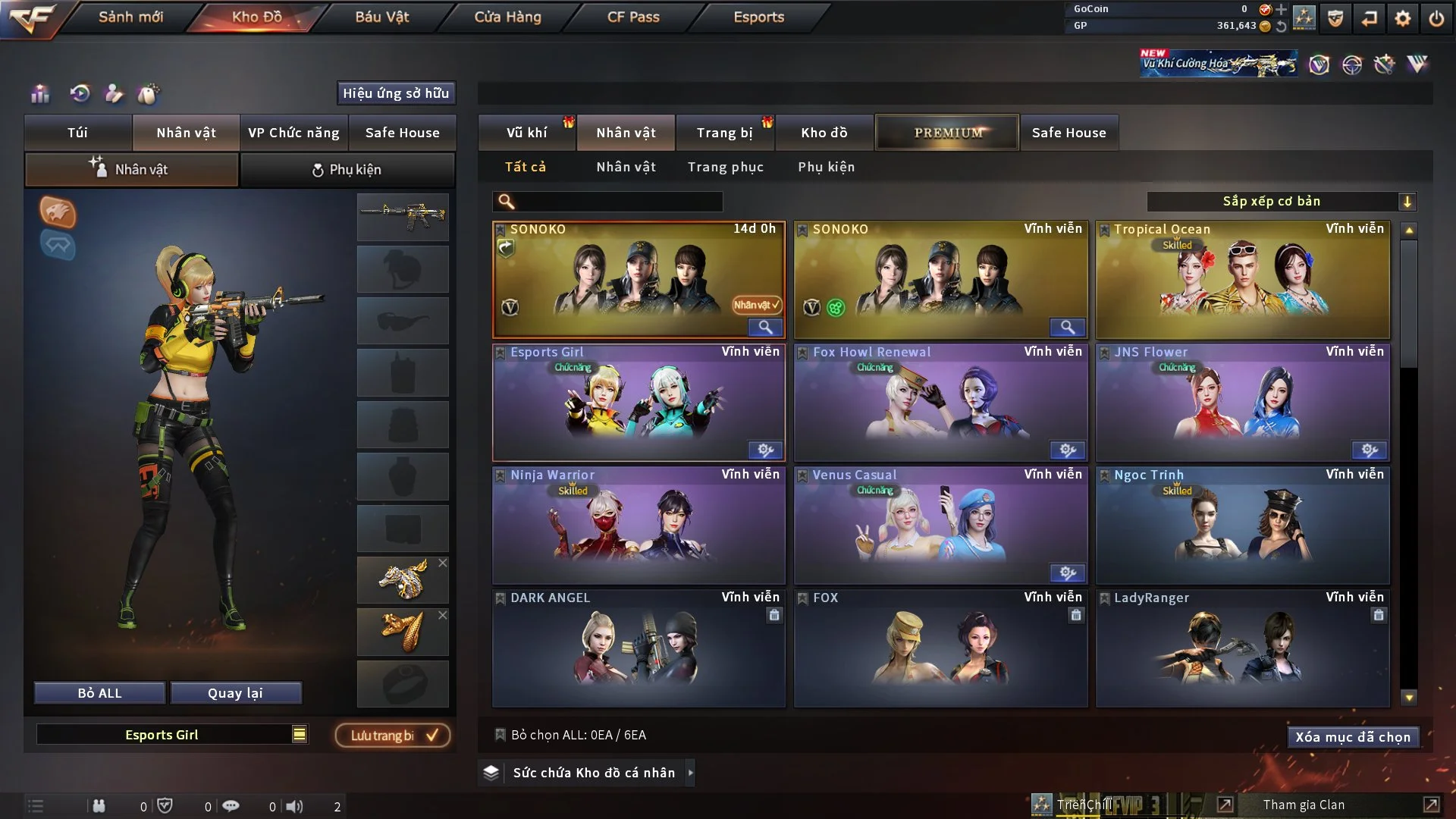Screen dimensions: 1456x819
Task: Click the CF shield icon top right
Action: [1335, 19]
